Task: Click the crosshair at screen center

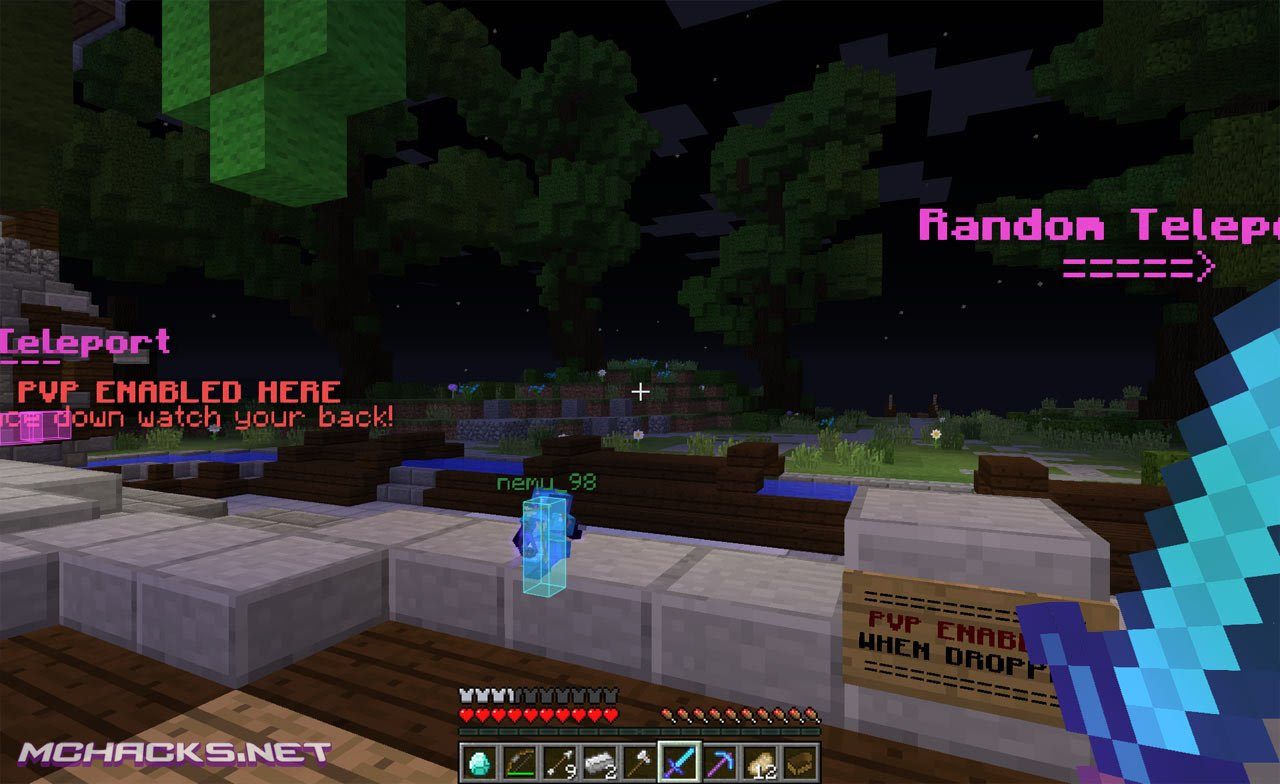Action: click(x=640, y=392)
